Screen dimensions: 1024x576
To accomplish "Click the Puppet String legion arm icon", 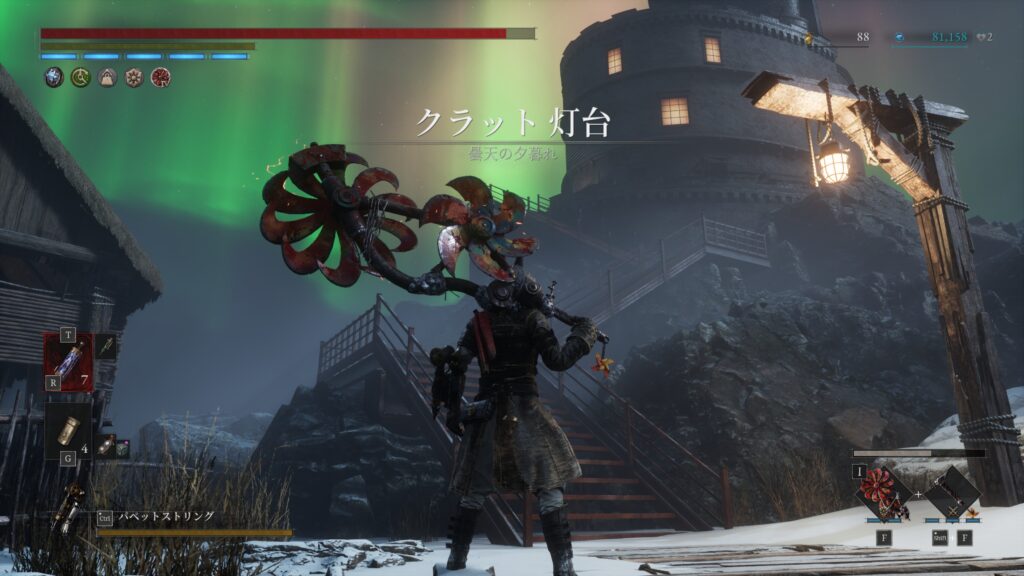I will [x=68, y=509].
